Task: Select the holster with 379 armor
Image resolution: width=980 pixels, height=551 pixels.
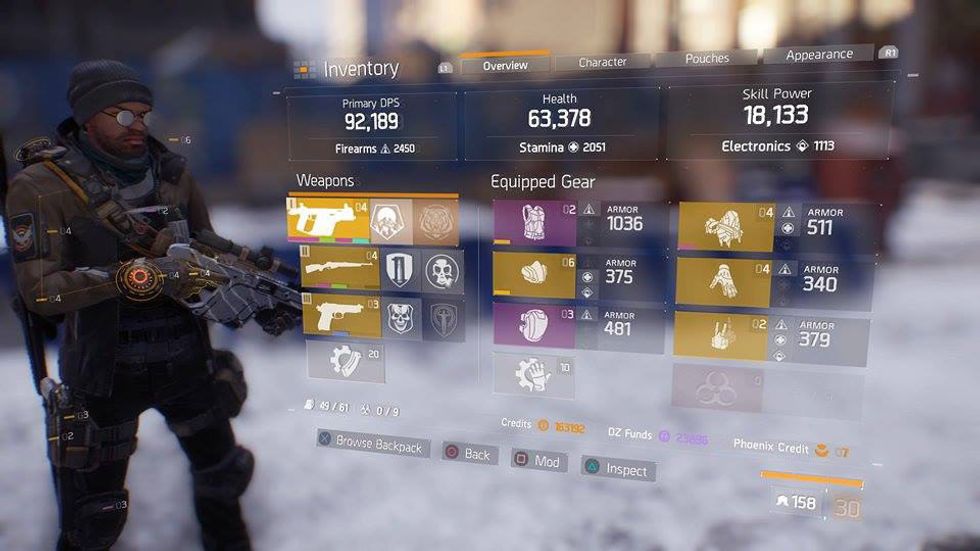Action: click(723, 336)
